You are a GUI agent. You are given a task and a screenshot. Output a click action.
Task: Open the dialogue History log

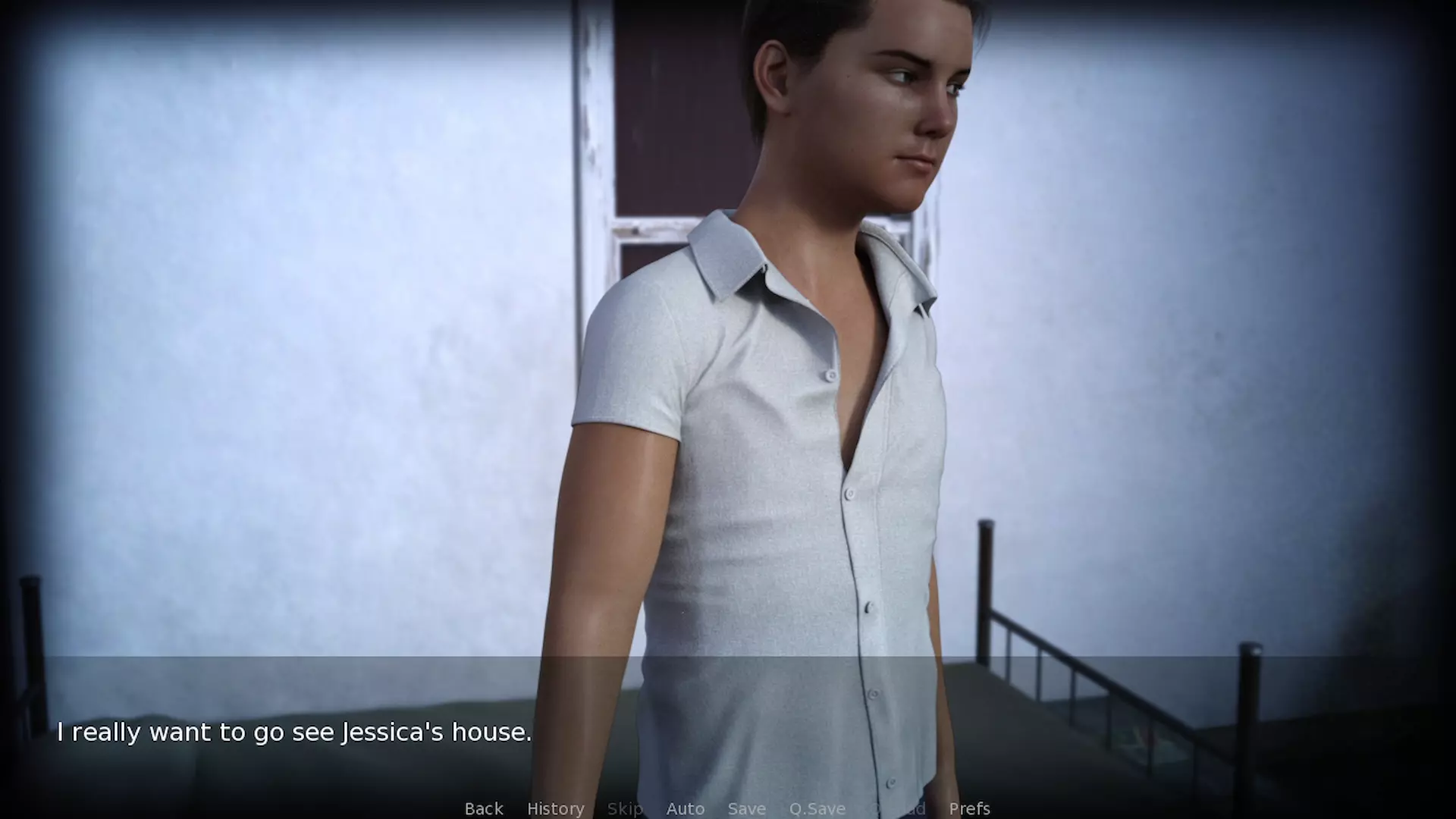[x=555, y=808]
